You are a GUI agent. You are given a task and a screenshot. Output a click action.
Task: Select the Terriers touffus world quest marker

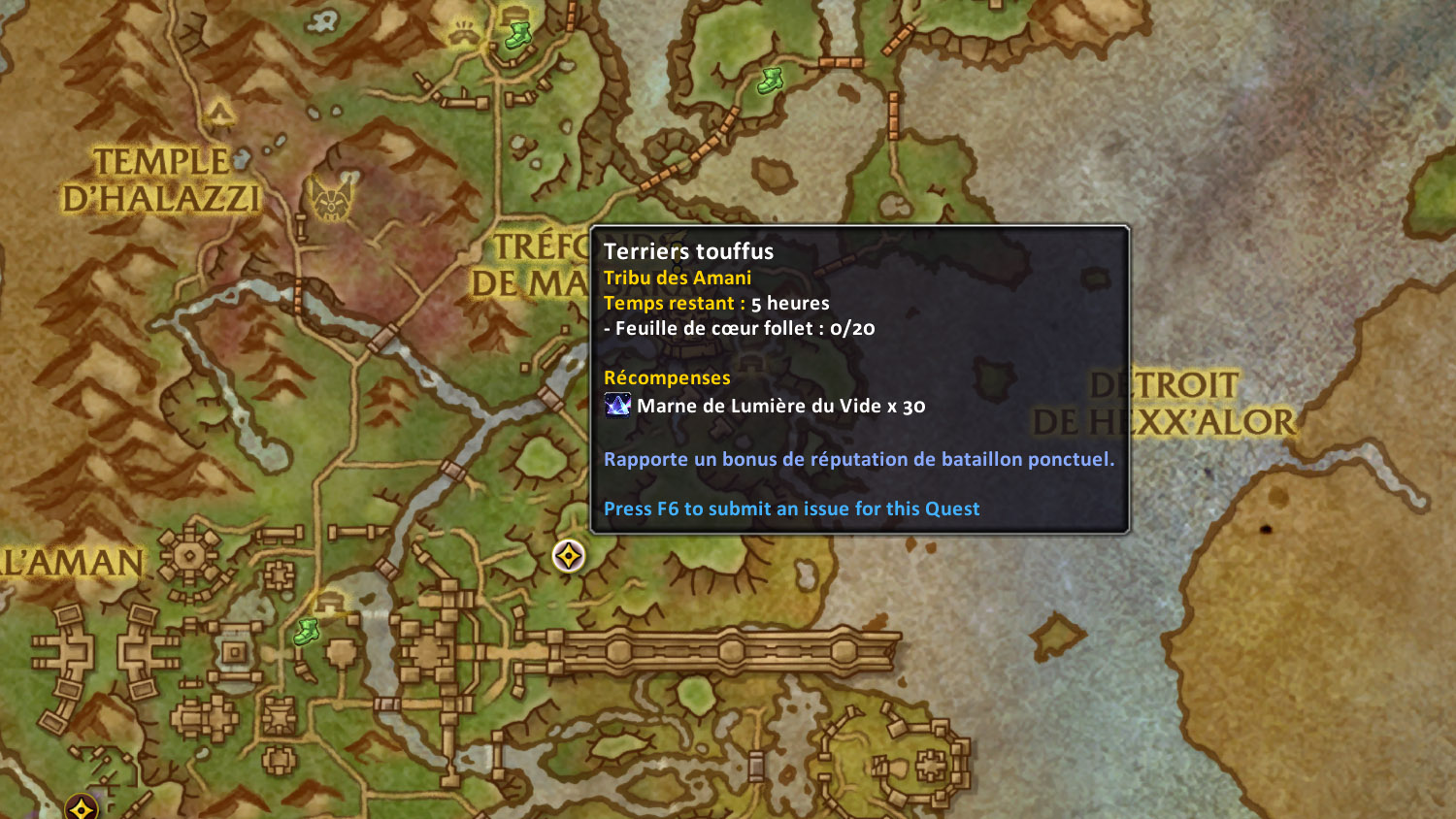[x=568, y=556]
